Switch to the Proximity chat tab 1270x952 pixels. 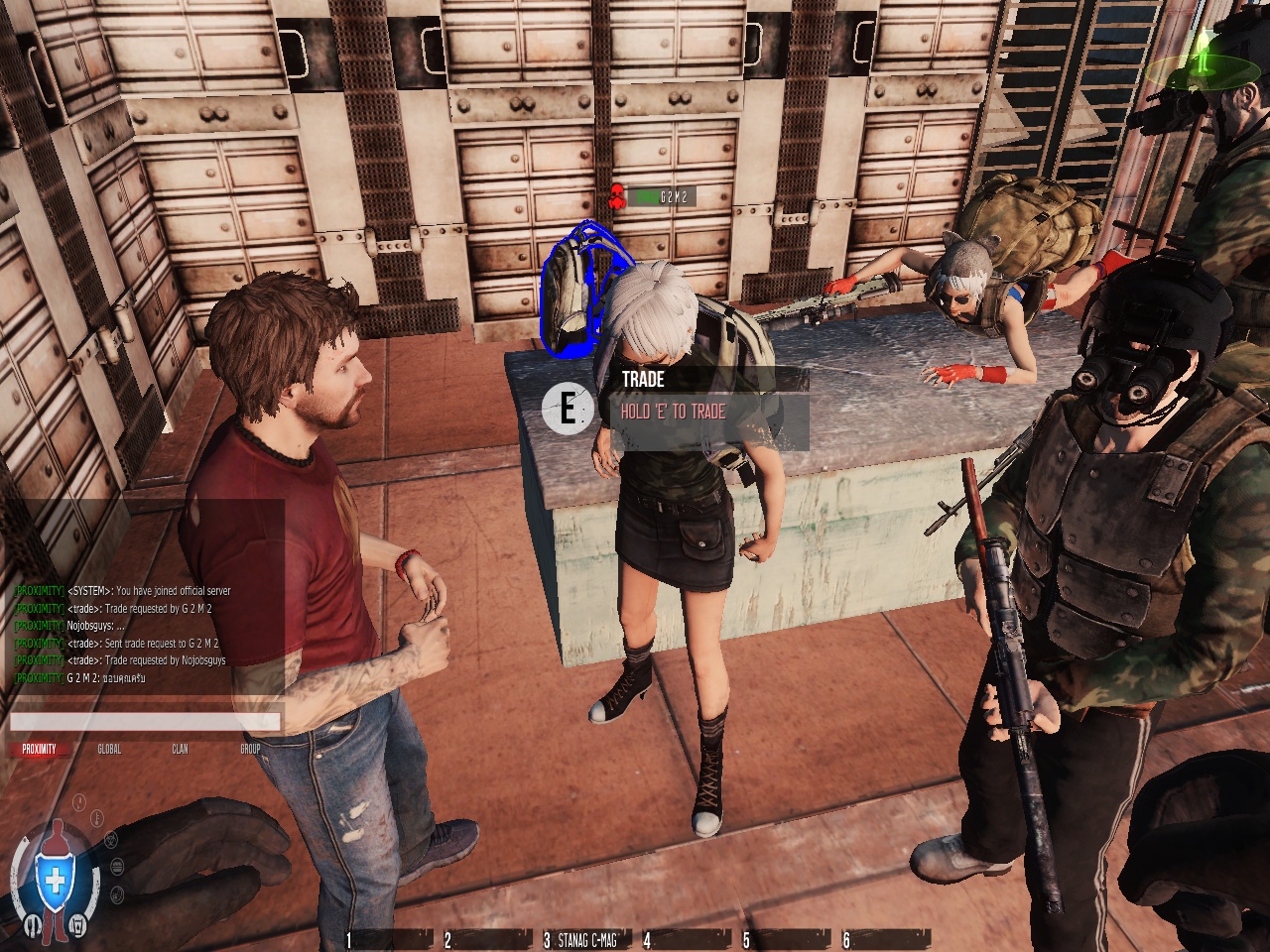coord(40,749)
